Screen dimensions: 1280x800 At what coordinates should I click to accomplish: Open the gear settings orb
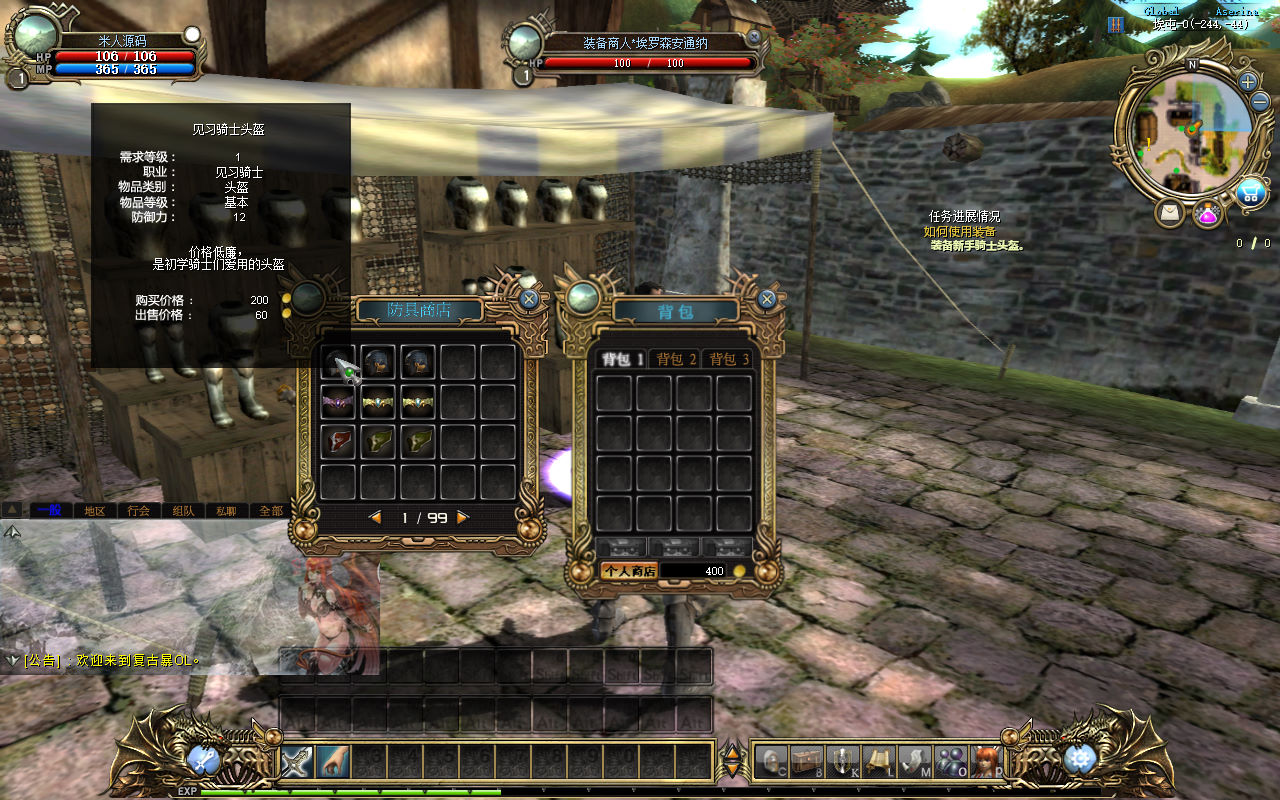(1080, 760)
